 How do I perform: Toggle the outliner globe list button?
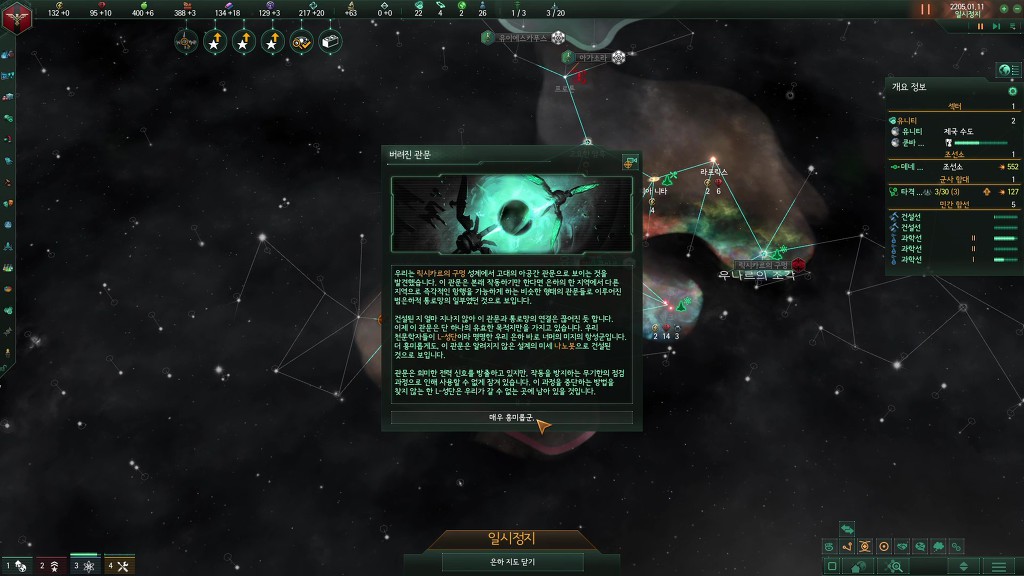click(1005, 70)
